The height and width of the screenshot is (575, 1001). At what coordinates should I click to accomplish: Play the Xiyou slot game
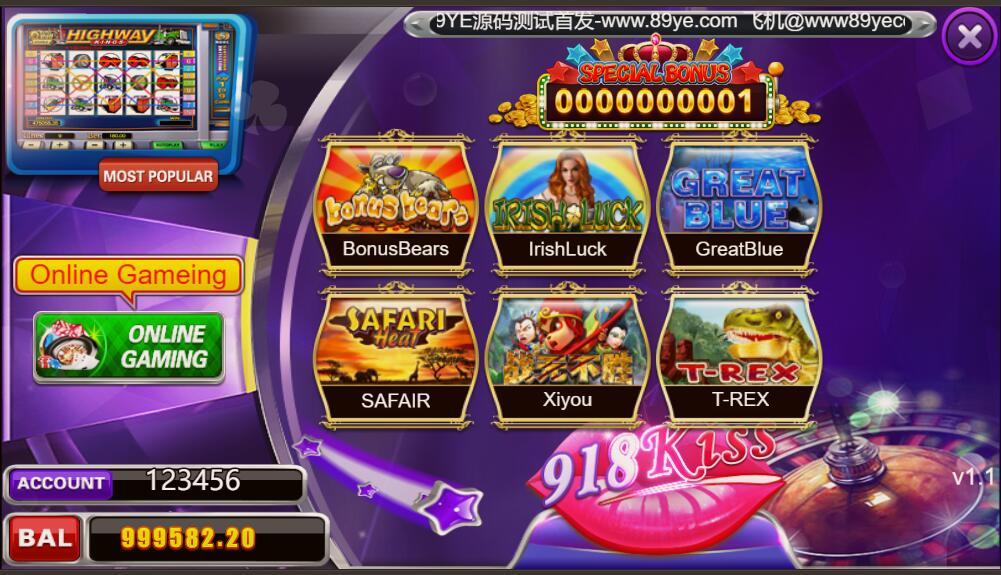pos(567,355)
